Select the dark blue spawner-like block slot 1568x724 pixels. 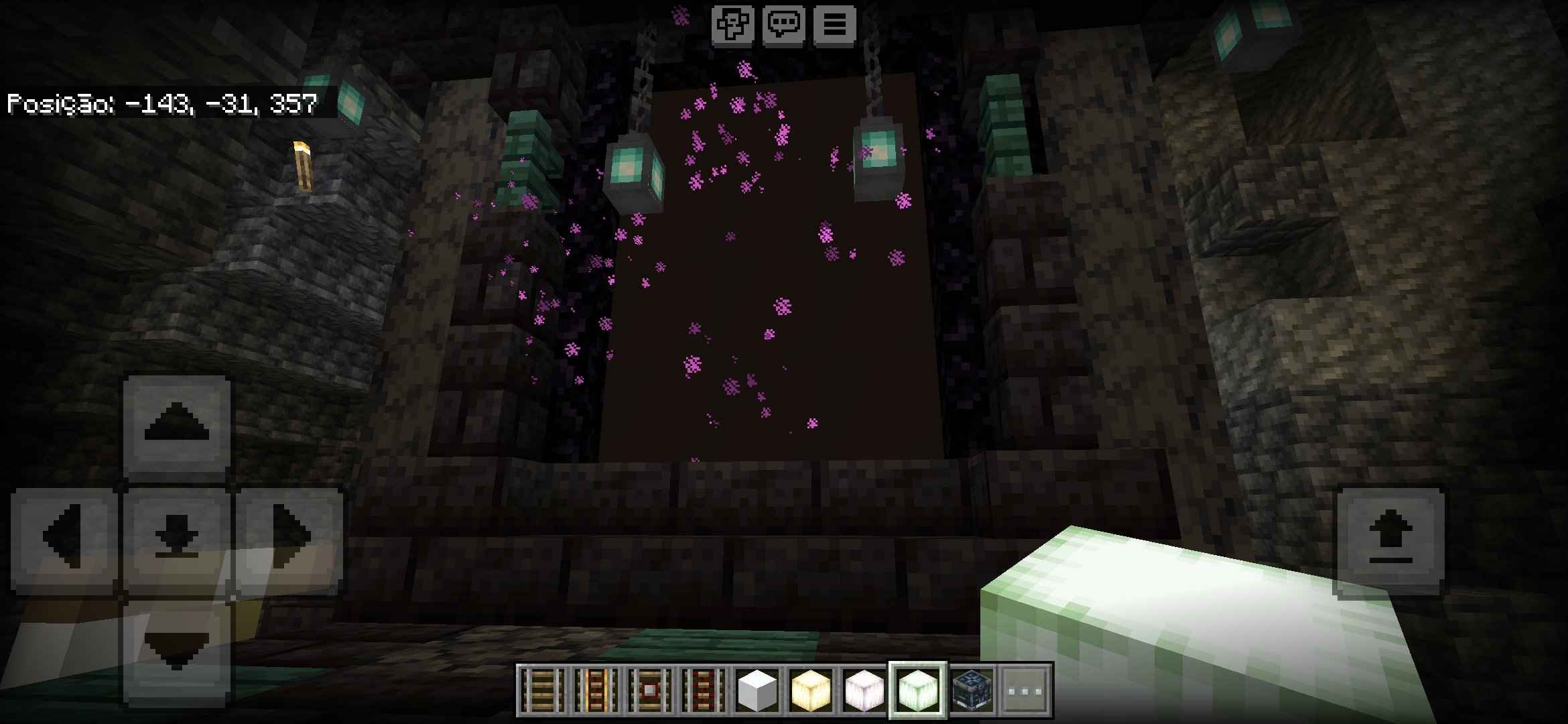point(971,690)
